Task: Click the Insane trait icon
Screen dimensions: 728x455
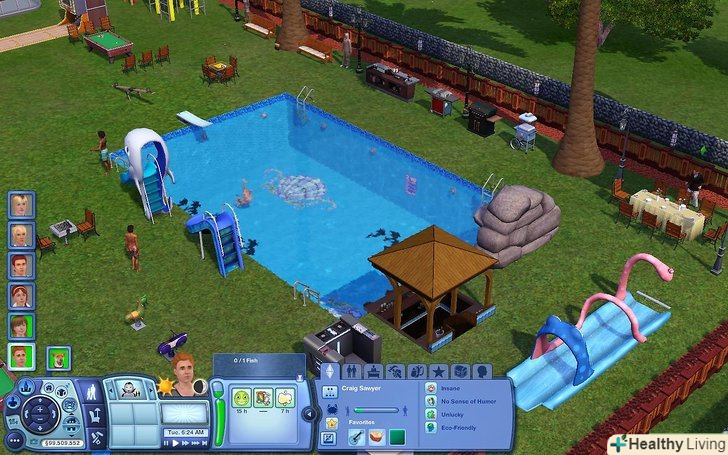Action: pos(431,388)
